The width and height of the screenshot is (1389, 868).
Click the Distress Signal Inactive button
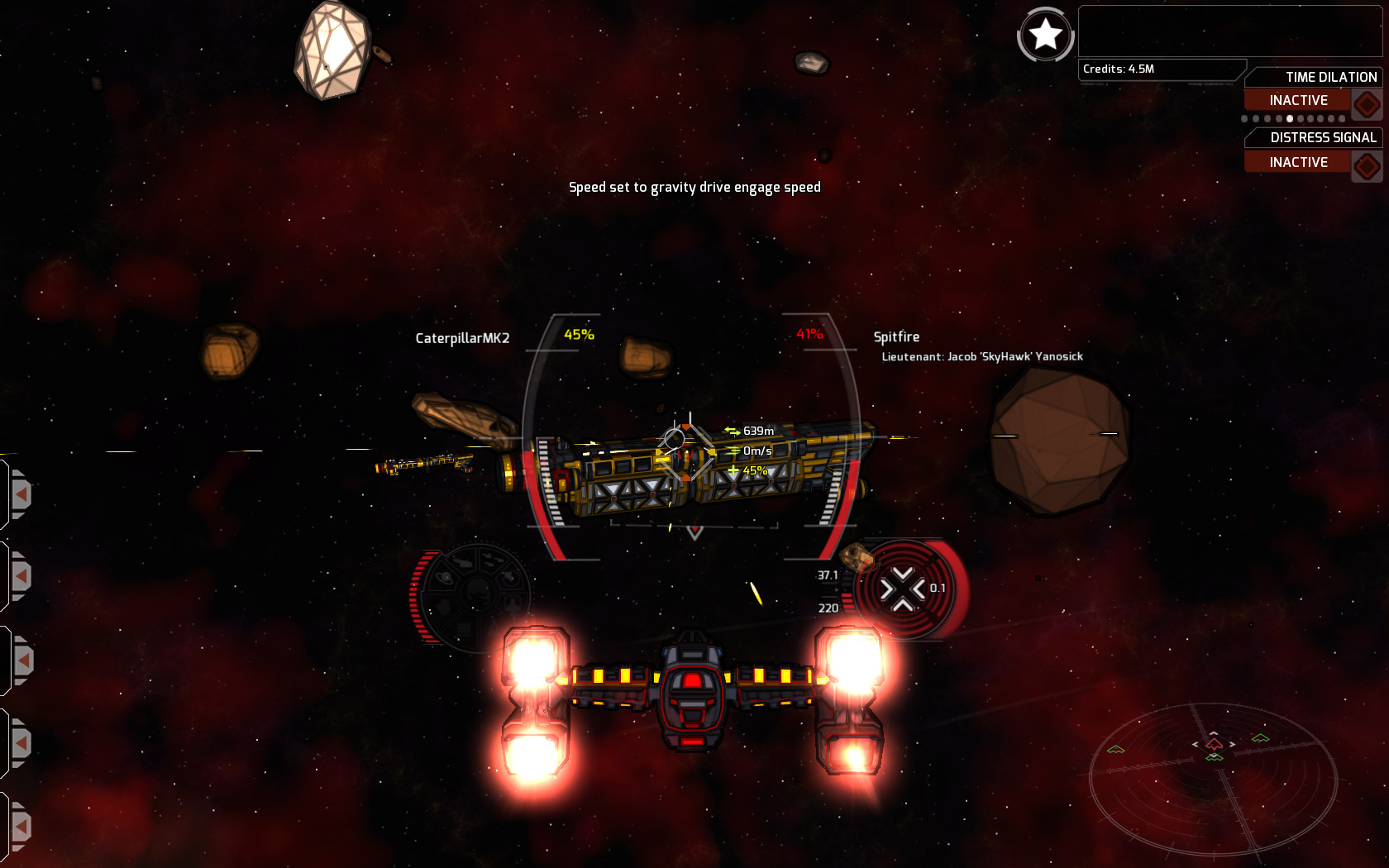[x=1300, y=162]
